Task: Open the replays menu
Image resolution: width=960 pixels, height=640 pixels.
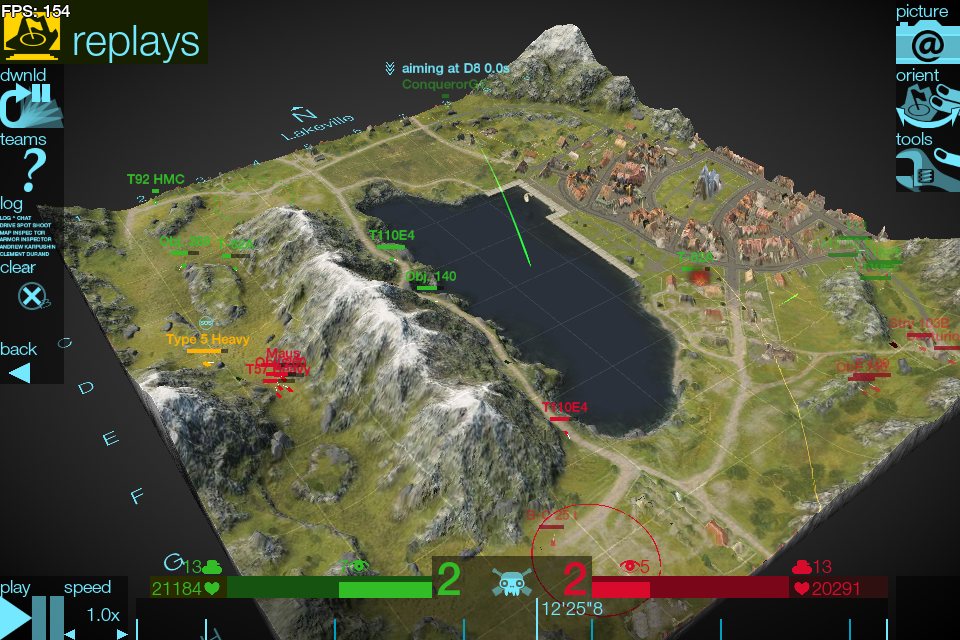Action: click(x=104, y=40)
